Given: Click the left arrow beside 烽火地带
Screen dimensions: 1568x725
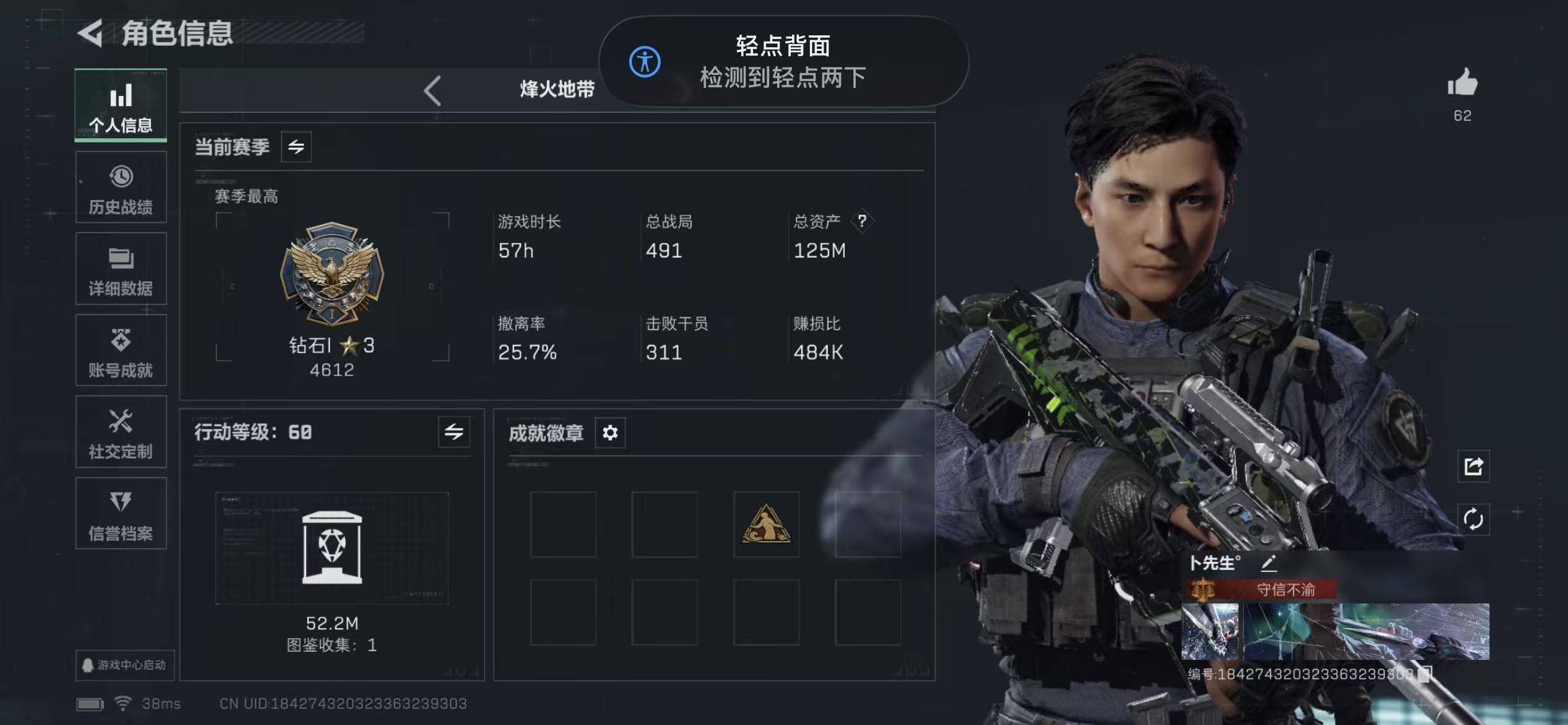Looking at the screenshot, I should tap(433, 90).
